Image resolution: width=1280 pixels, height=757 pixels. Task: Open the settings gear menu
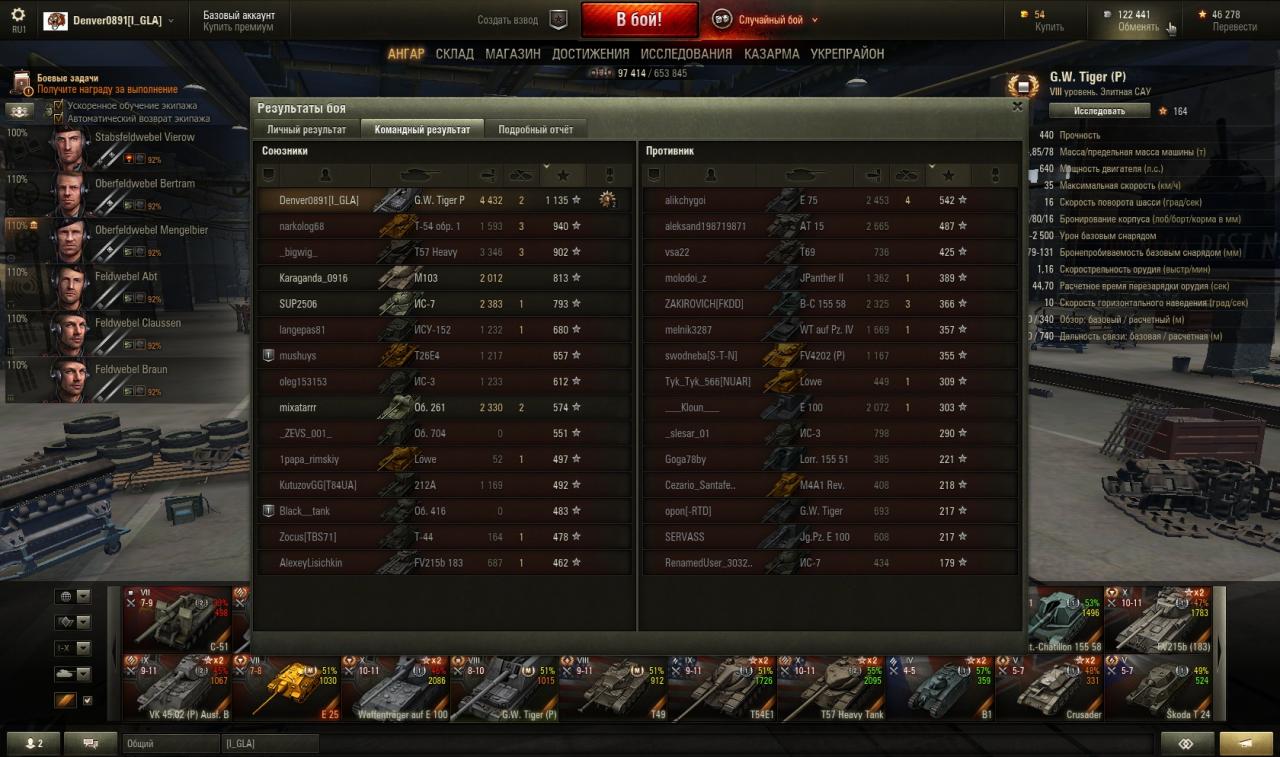pos(18,16)
